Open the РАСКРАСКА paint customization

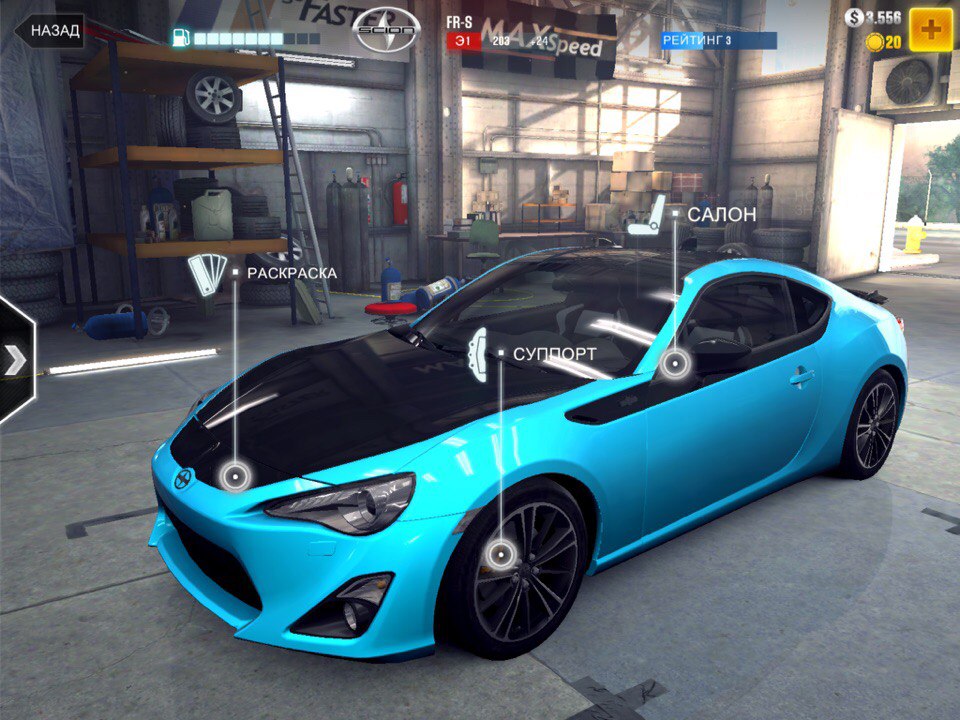click(x=291, y=272)
